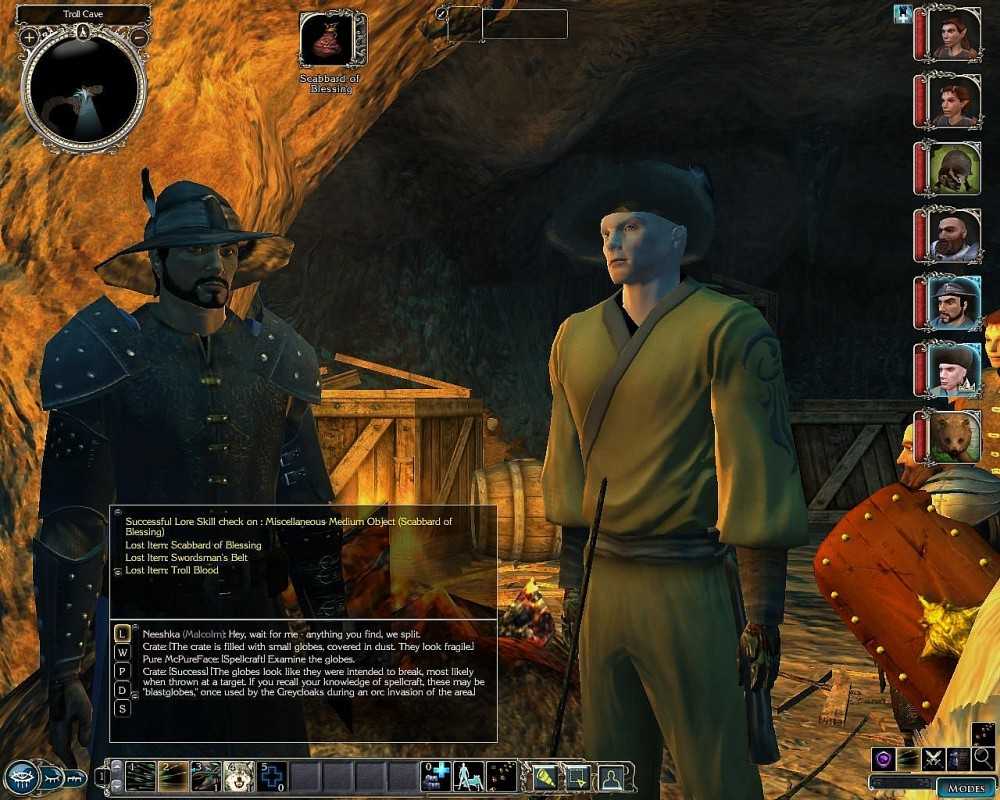Viewport: 1000px width, 800px height.
Task: Select the blue-hatted party member portrait
Action: pyautogui.click(x=953, y=304)
